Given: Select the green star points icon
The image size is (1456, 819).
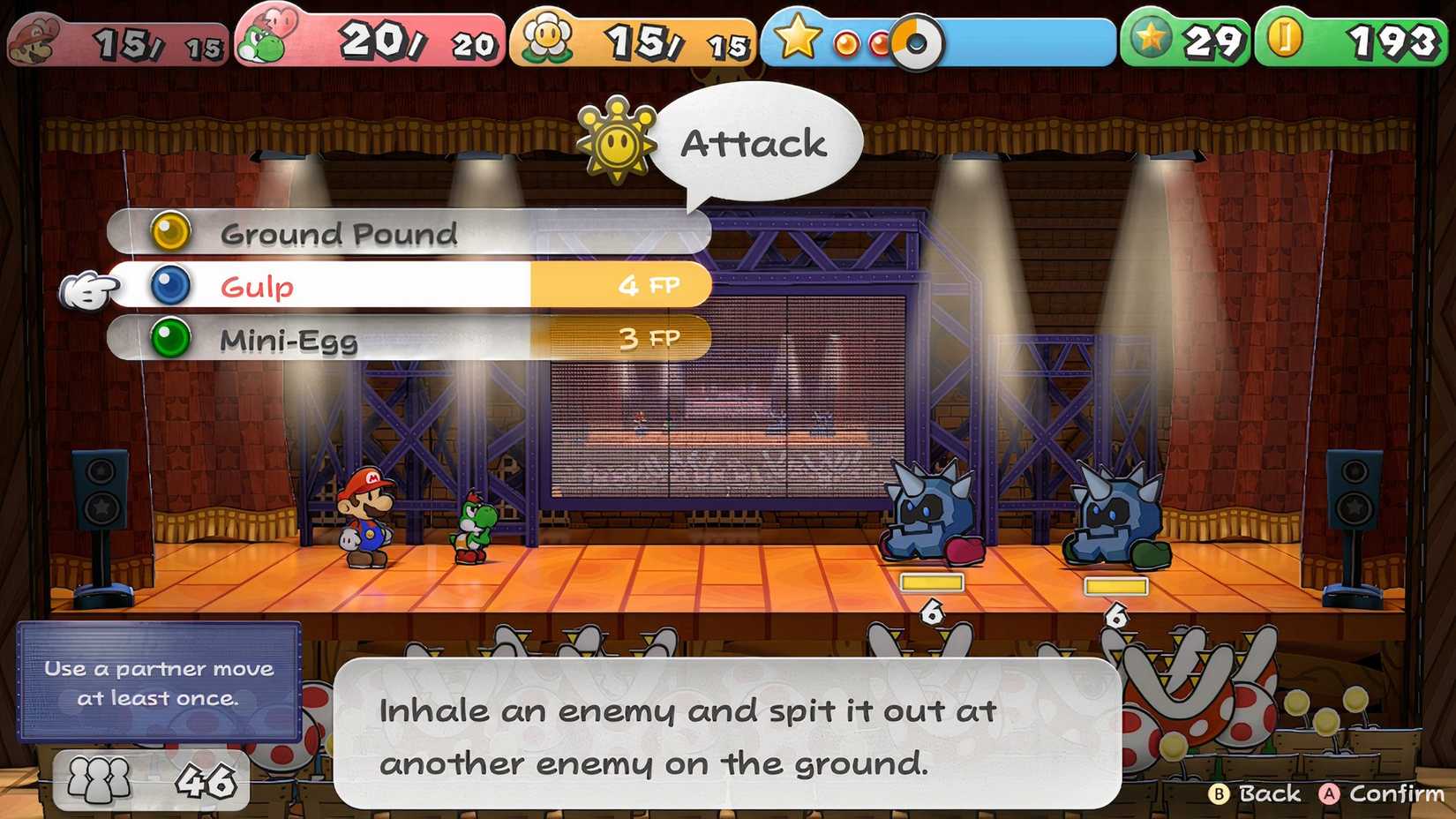Looking at the screenshot, I should pos(1151,37).
